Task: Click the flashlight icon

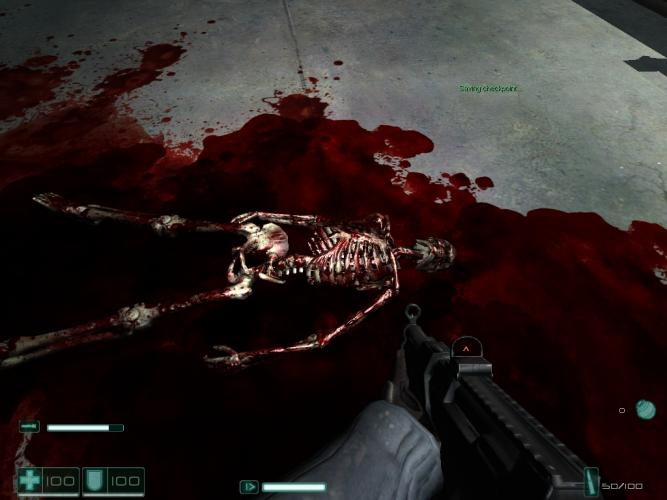Action: tap(29, 428)
